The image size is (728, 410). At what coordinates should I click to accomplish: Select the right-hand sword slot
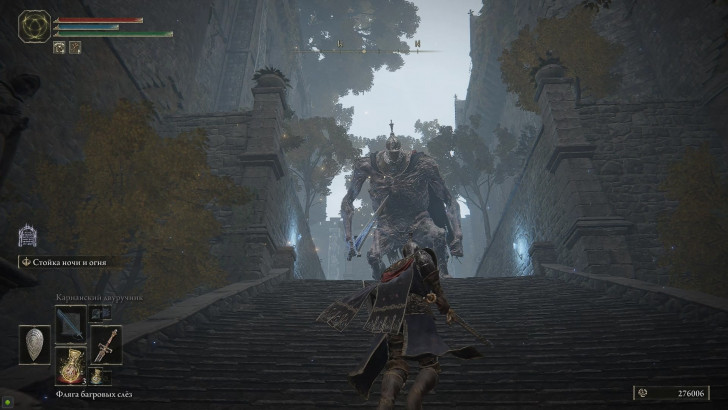click(106, 345)
